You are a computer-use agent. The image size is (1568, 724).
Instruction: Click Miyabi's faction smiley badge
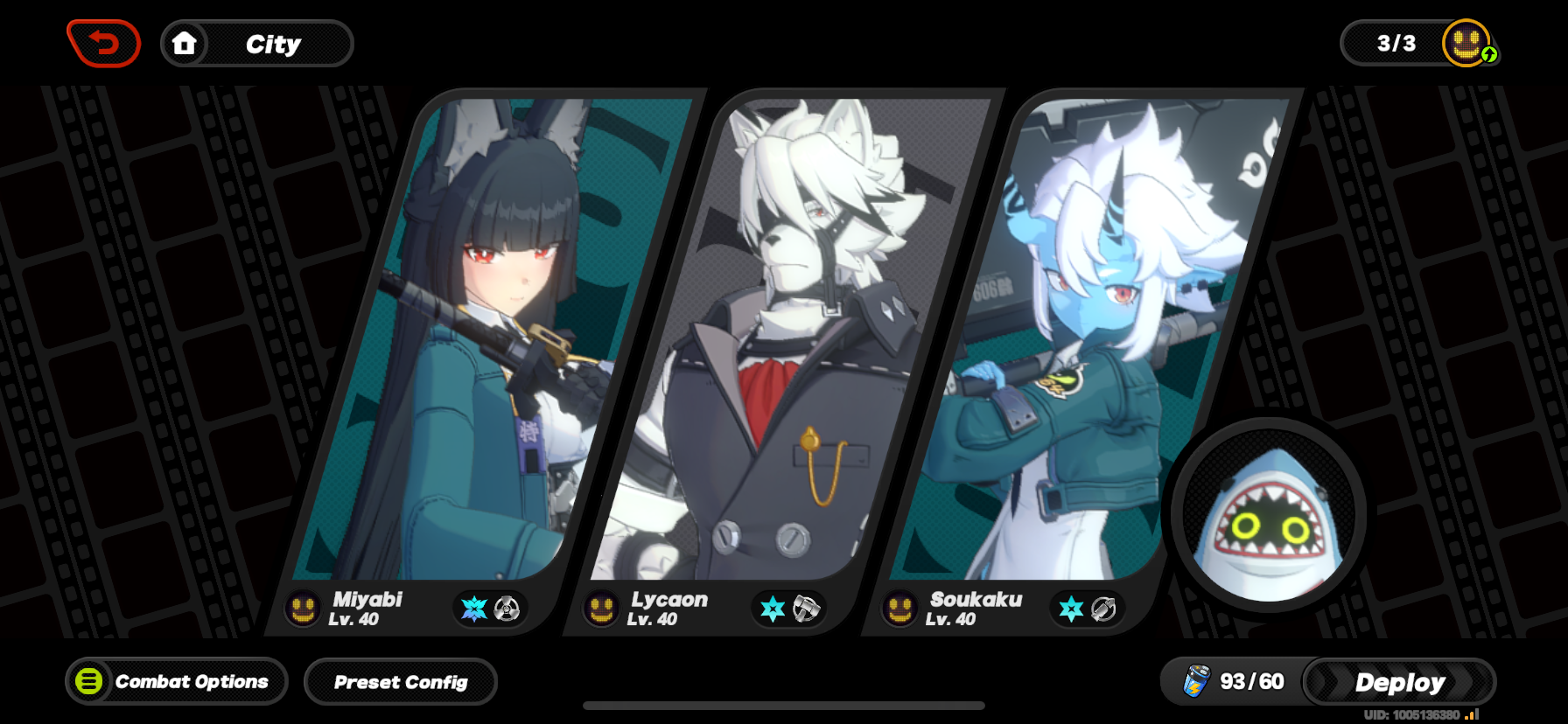click(x=300, y=609)
